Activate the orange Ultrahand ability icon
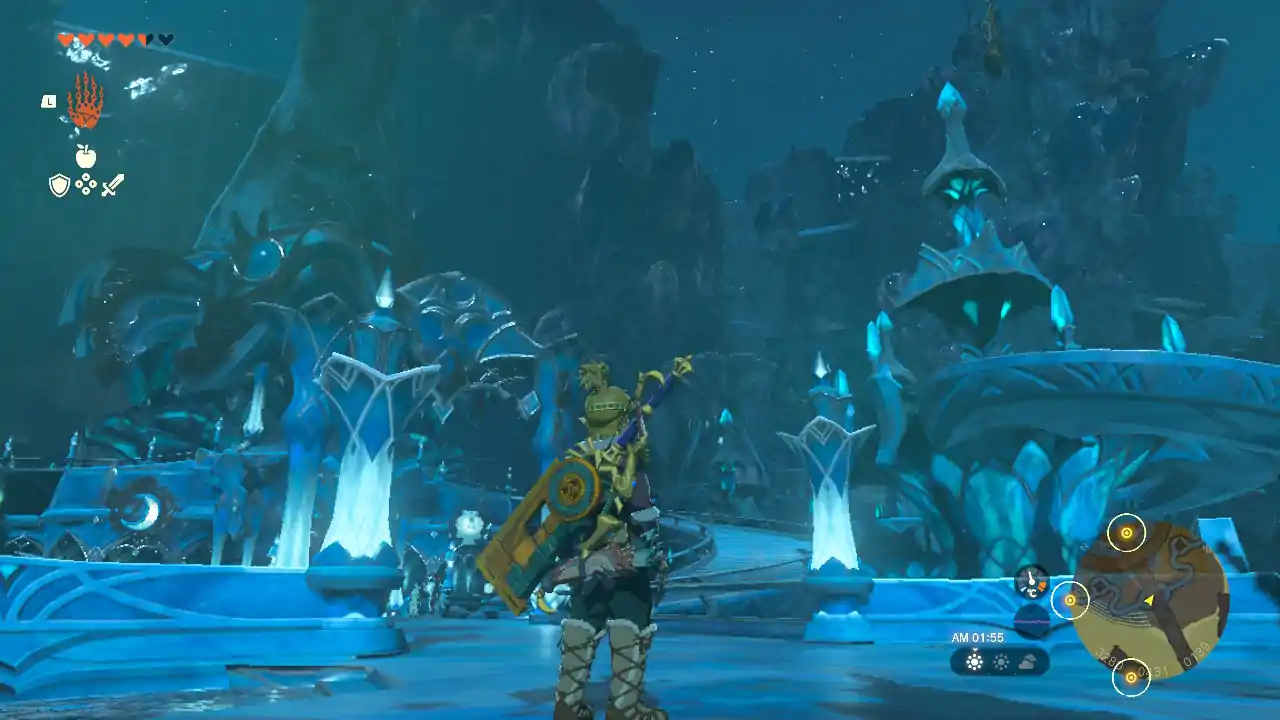 [x=85, y=101]
